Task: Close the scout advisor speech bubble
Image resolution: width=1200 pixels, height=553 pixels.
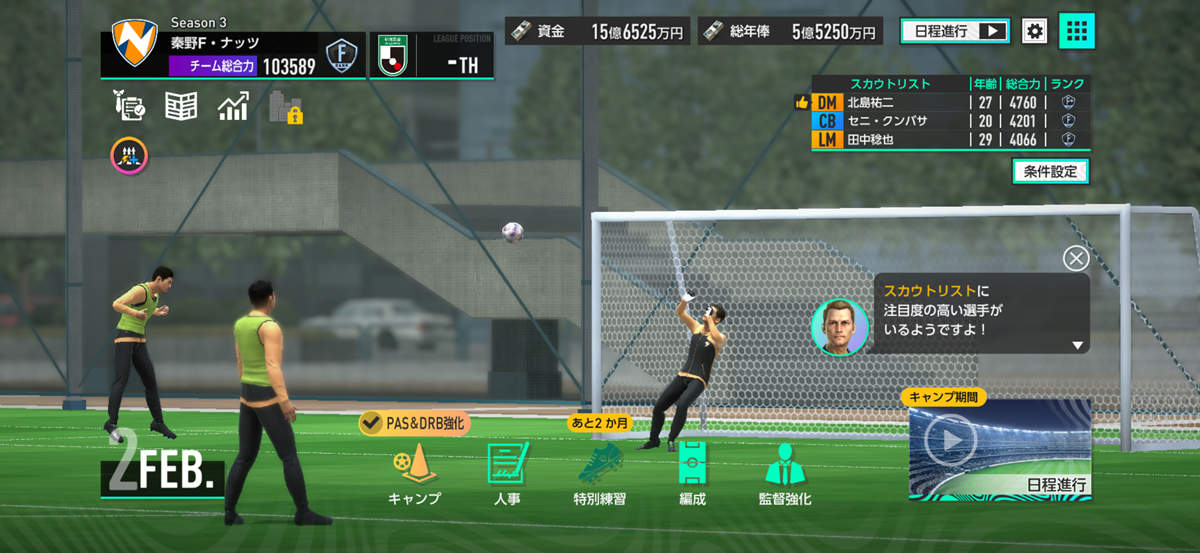Action: (x=1076, y=259)
